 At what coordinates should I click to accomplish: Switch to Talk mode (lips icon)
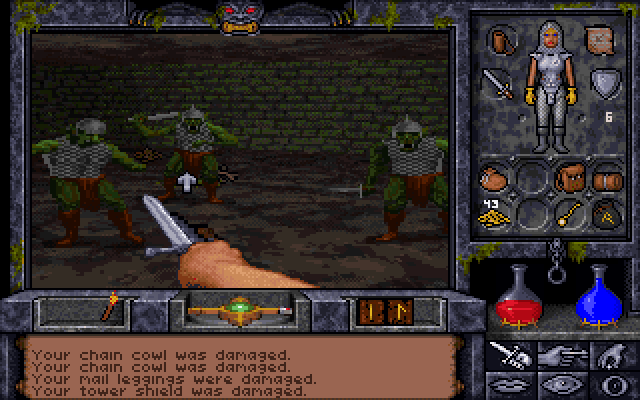510,384
